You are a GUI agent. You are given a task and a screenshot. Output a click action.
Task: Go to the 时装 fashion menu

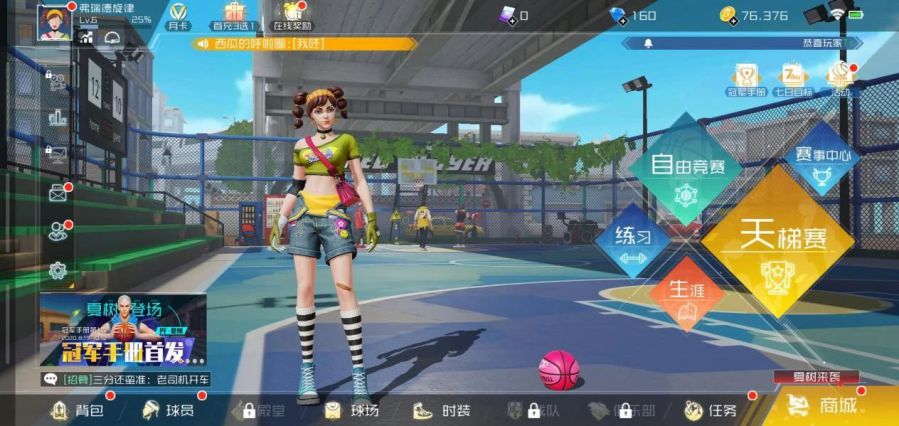click(x=443, y=410)
